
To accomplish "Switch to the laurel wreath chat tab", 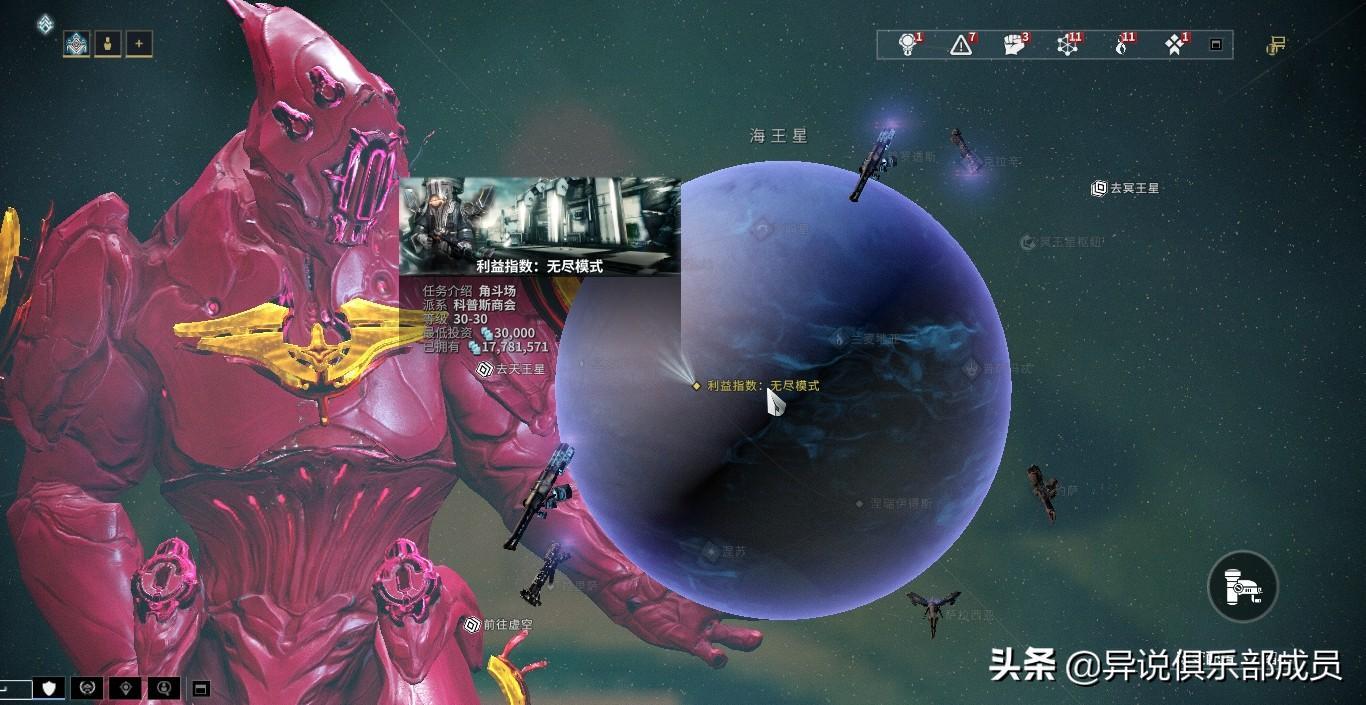I will pyautogui.click(x=87, y=688).
